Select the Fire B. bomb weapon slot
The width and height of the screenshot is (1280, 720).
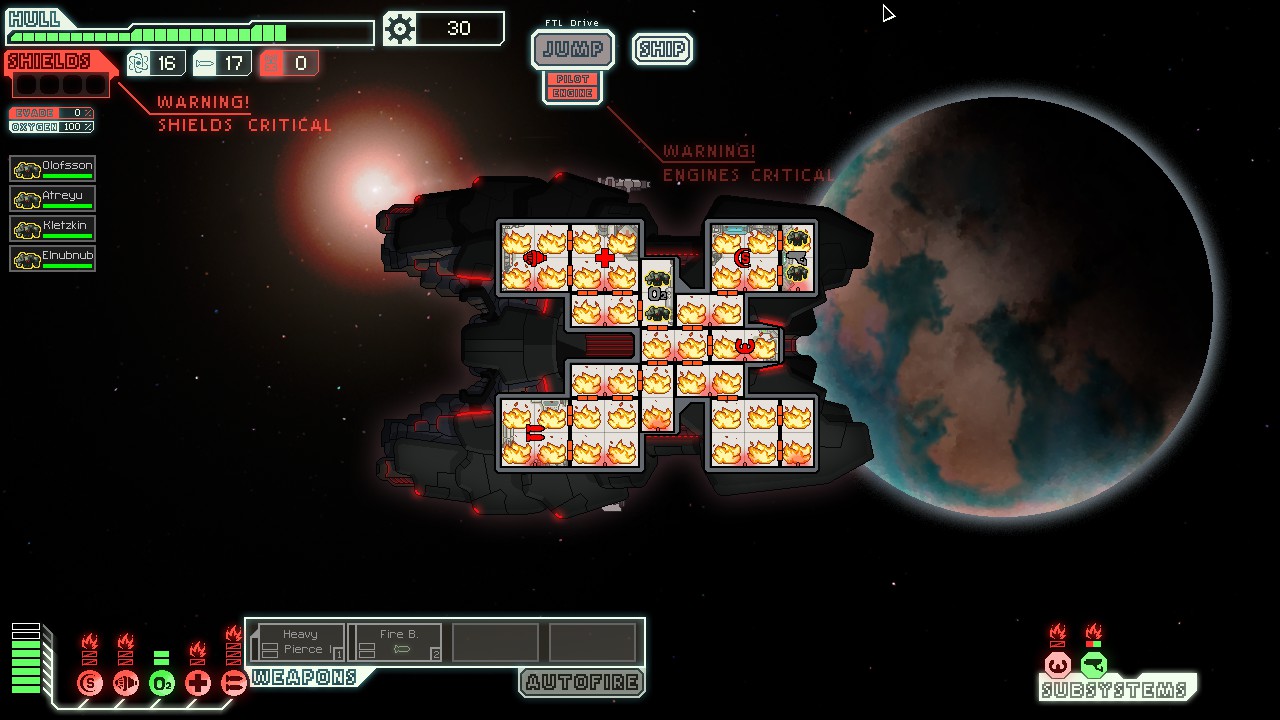click(x=395, y=642)
